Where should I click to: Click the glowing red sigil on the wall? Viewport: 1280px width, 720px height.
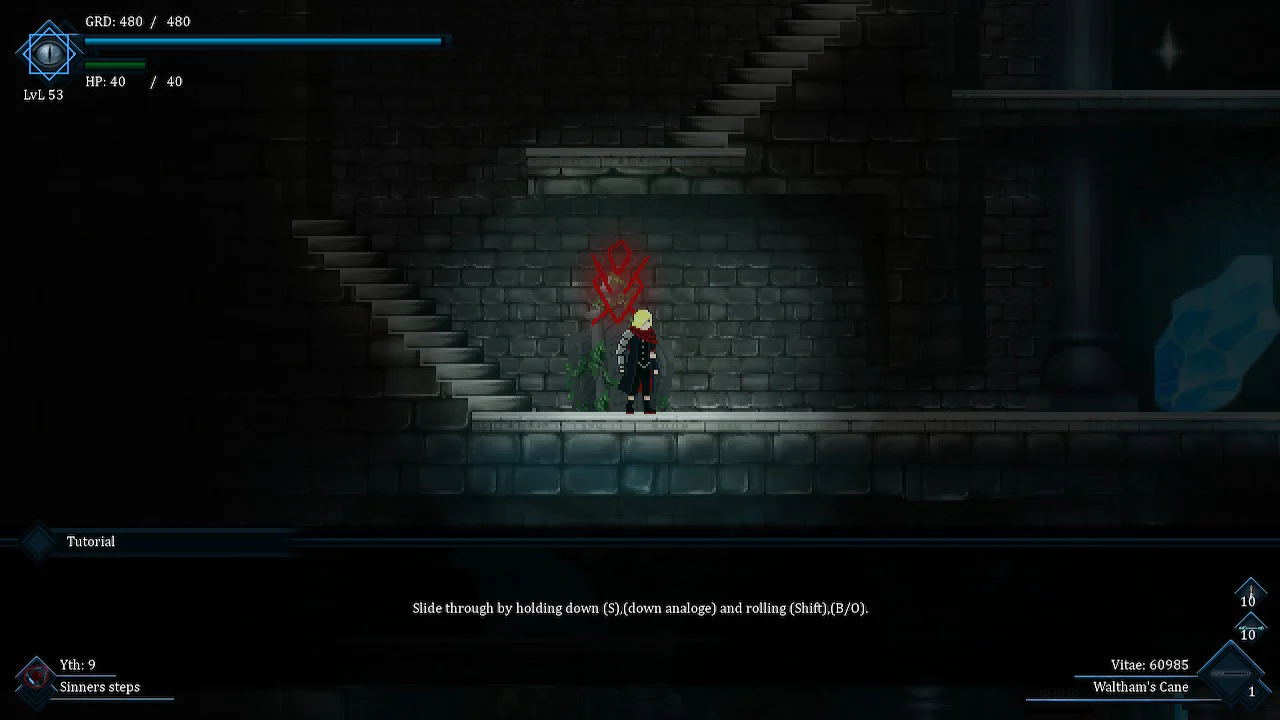(618, 280)
